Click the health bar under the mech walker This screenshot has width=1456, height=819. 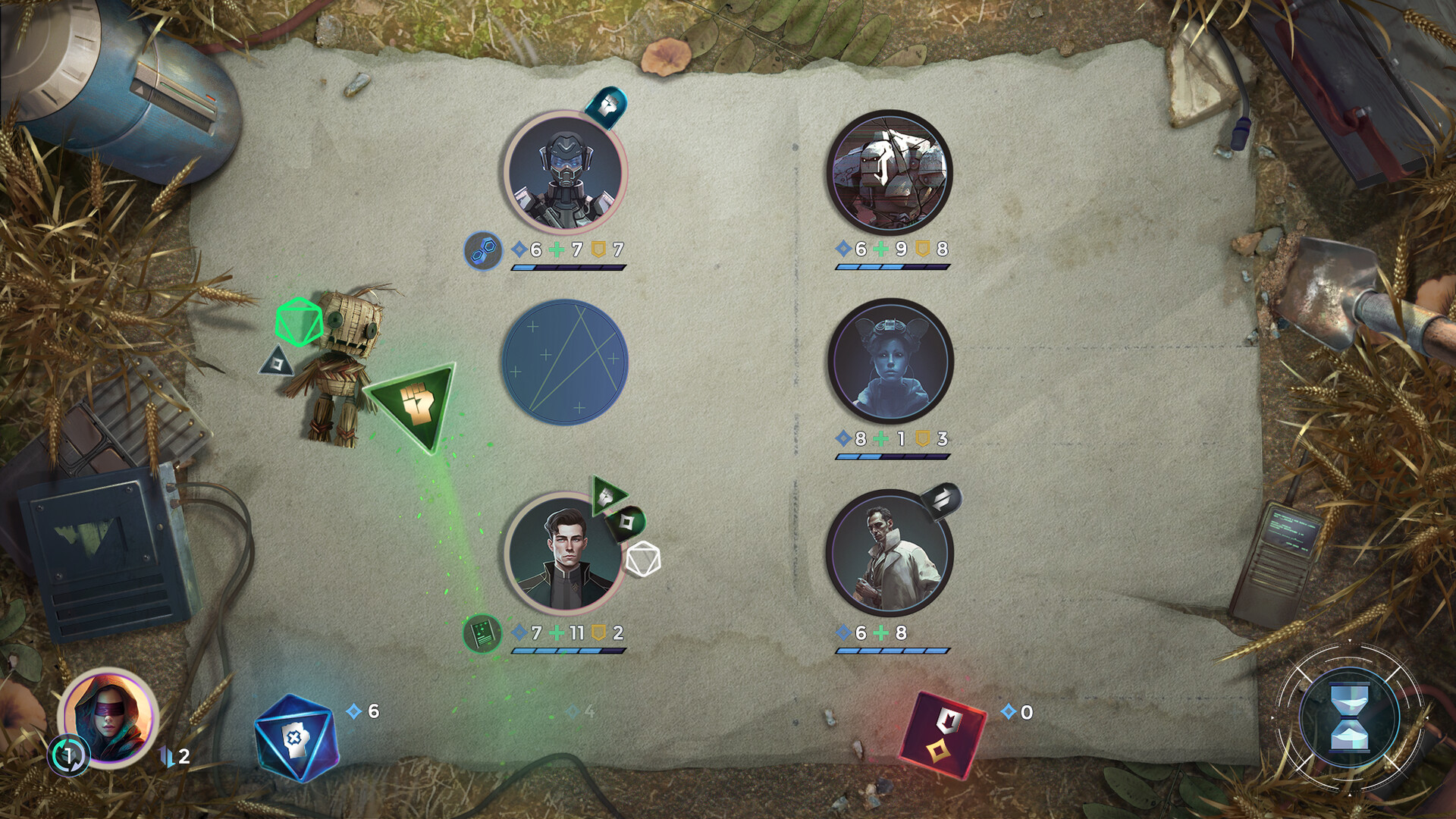891,267
